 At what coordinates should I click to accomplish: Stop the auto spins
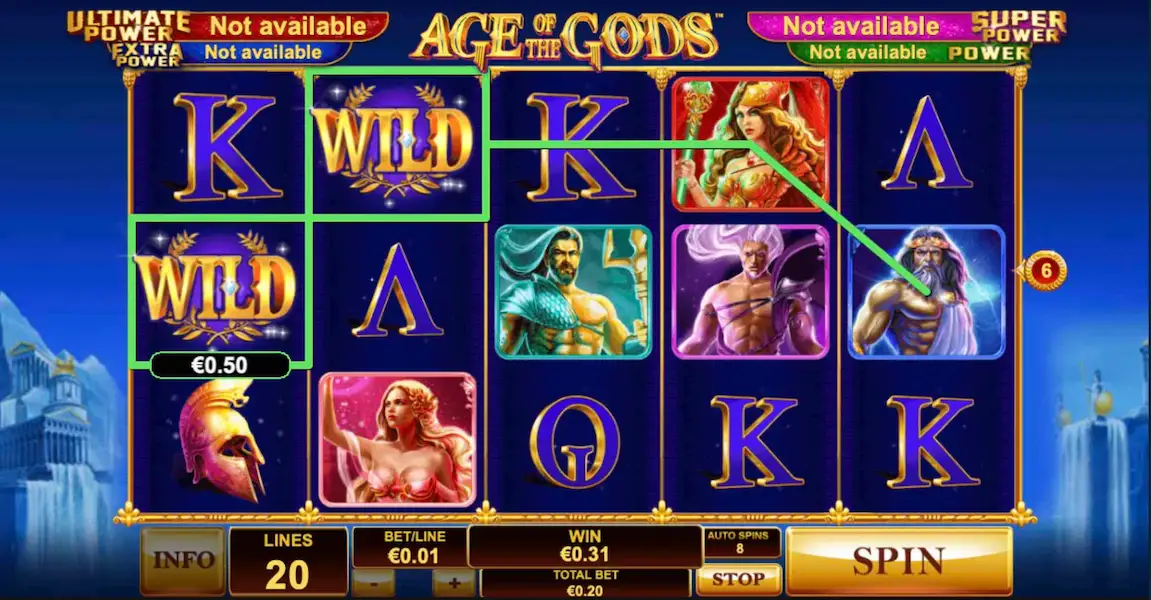coord(738,578)
